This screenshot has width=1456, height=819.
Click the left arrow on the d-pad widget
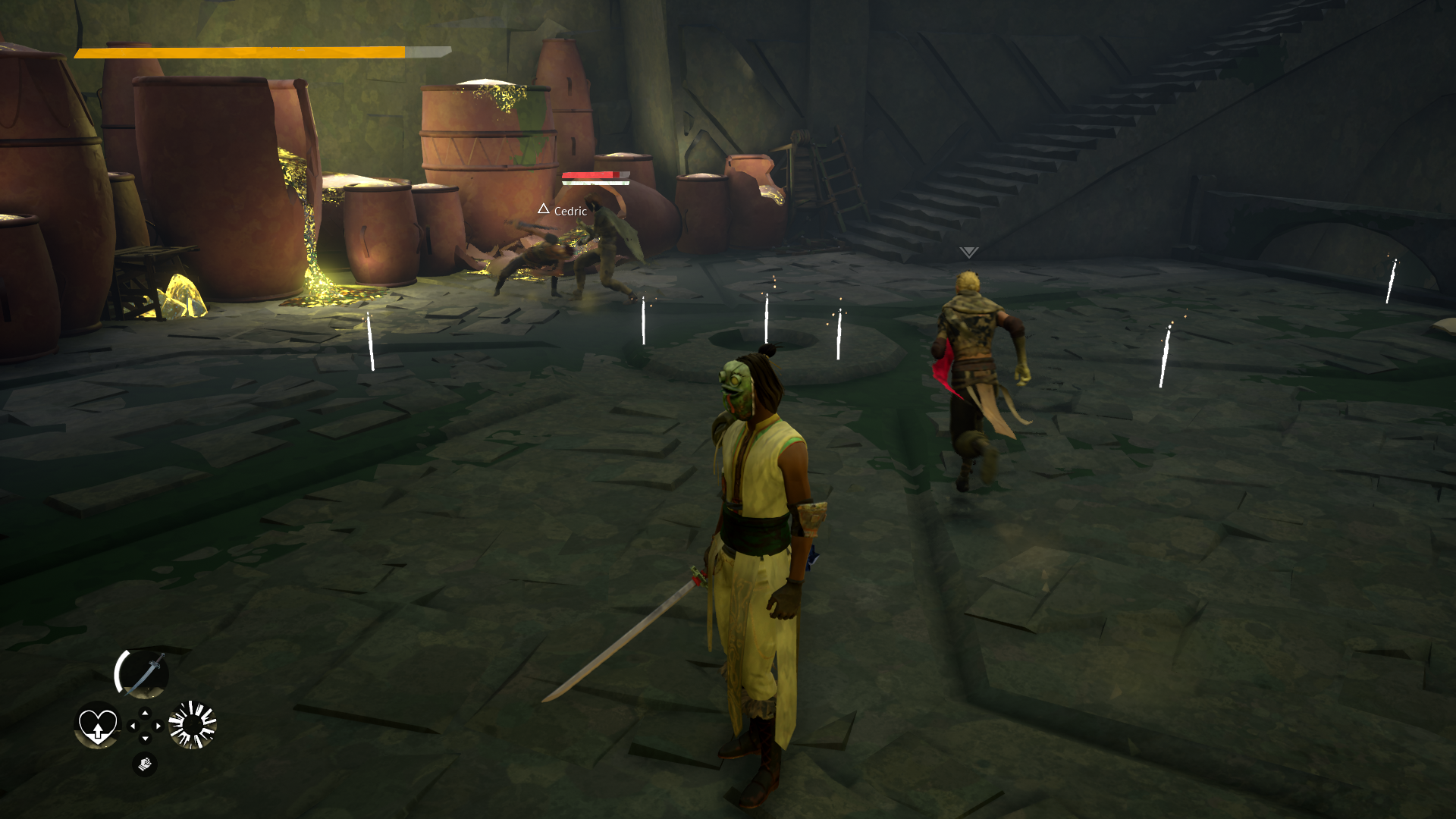(x=133, y=726)
